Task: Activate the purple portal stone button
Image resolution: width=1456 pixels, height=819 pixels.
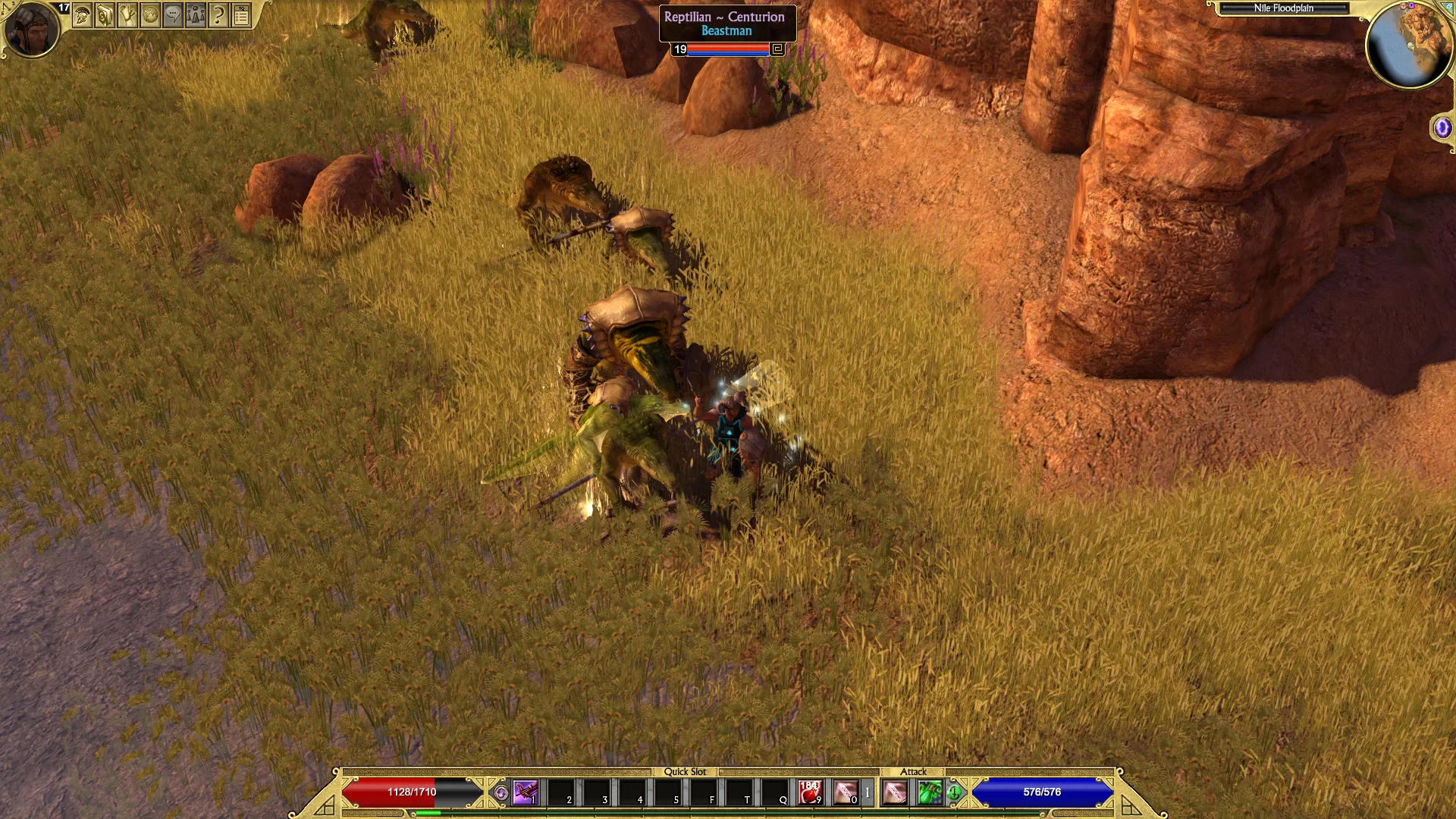Action: point(1442,127)
